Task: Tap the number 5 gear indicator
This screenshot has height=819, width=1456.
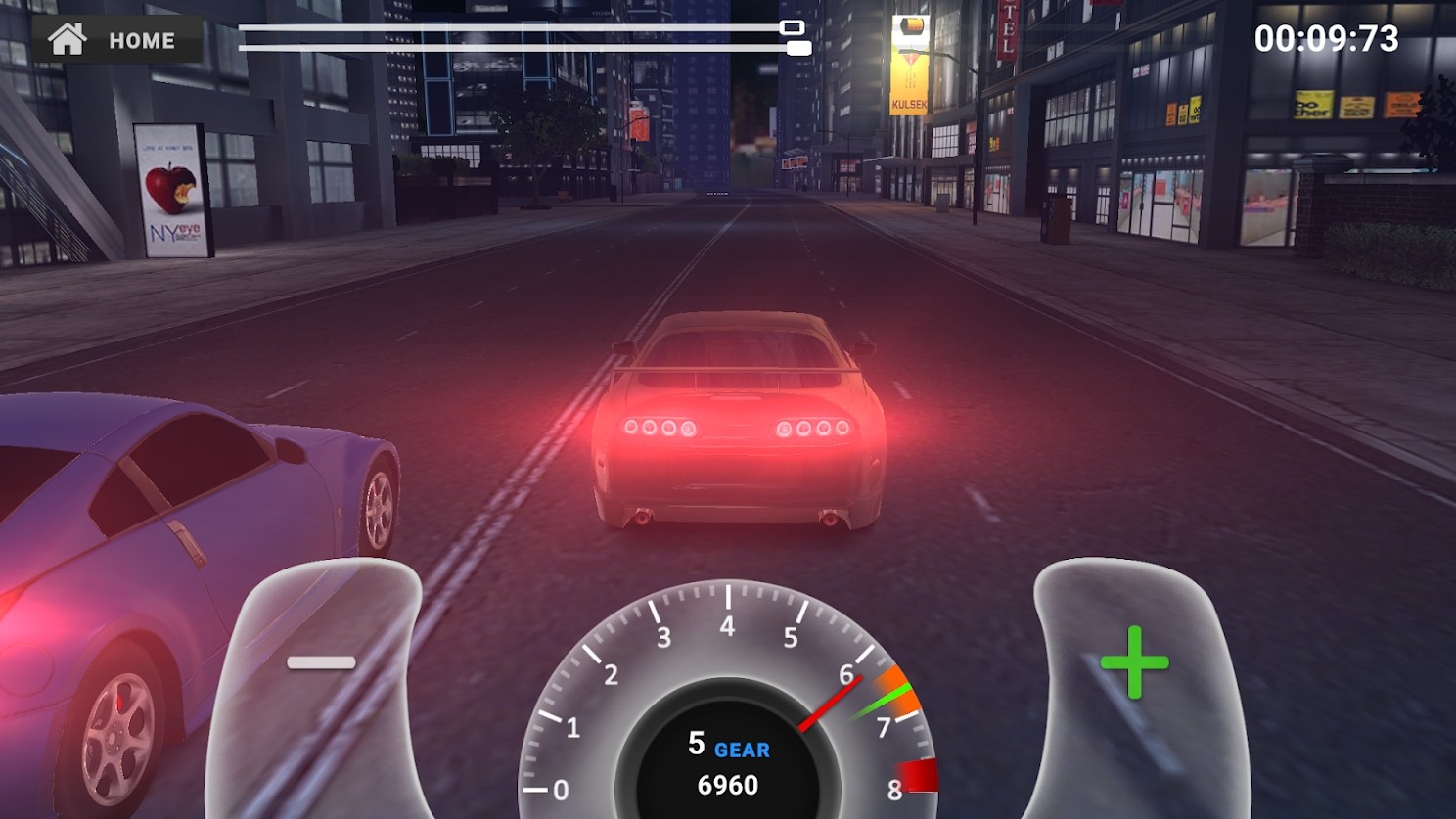Action: tap(696, 746)
